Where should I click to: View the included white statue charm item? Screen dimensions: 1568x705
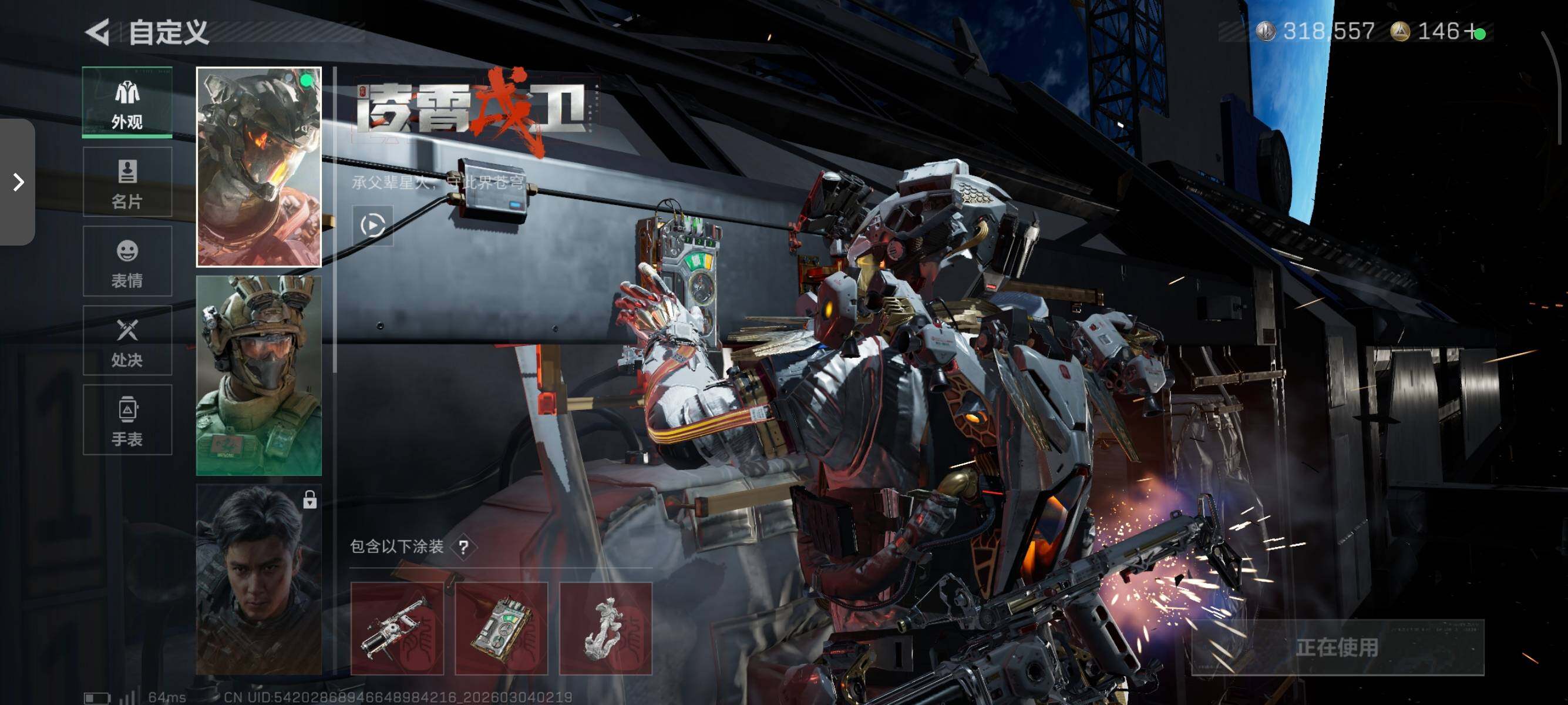[605, 628]
